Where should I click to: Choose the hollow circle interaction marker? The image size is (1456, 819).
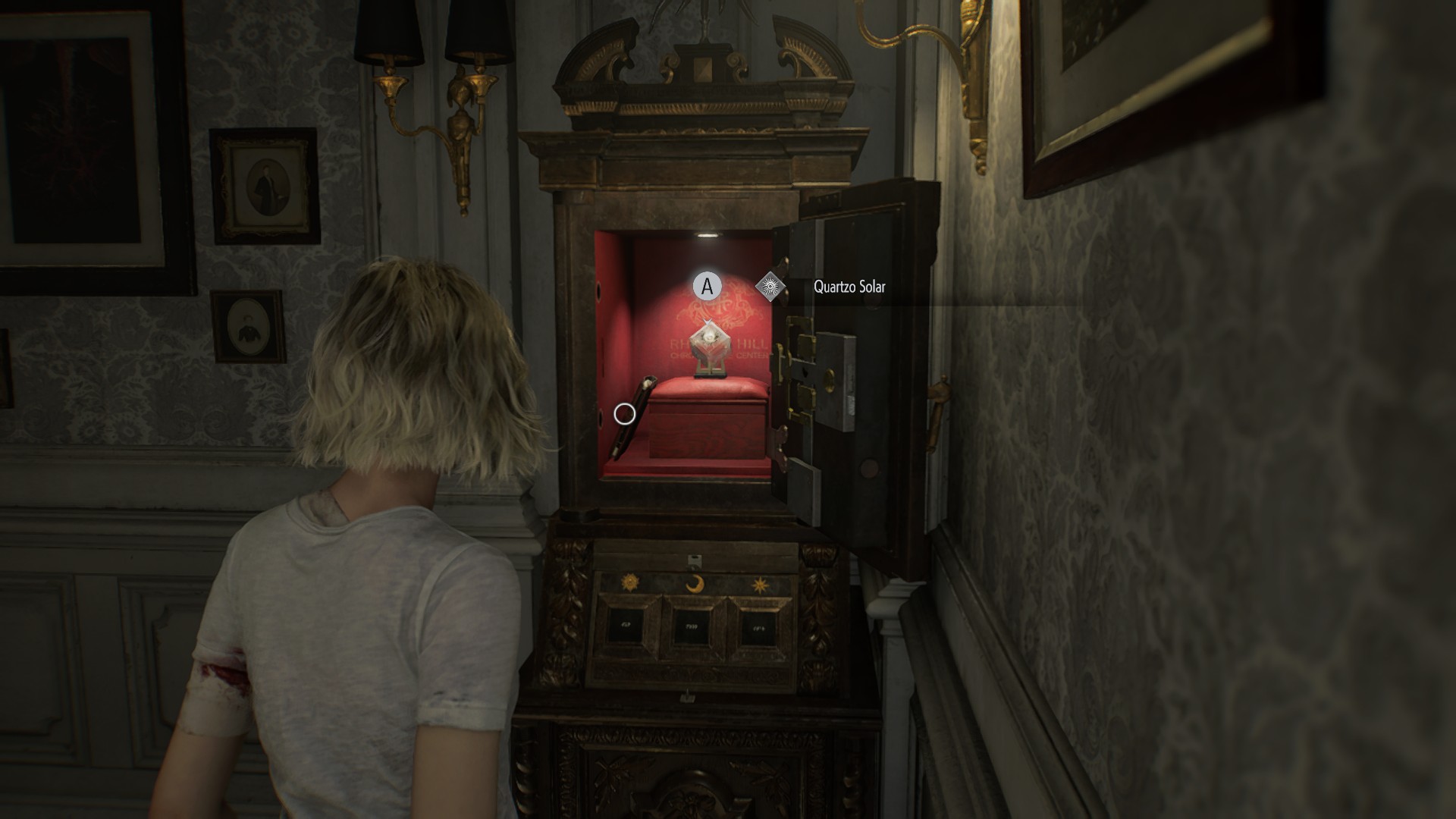pos(624,414)
